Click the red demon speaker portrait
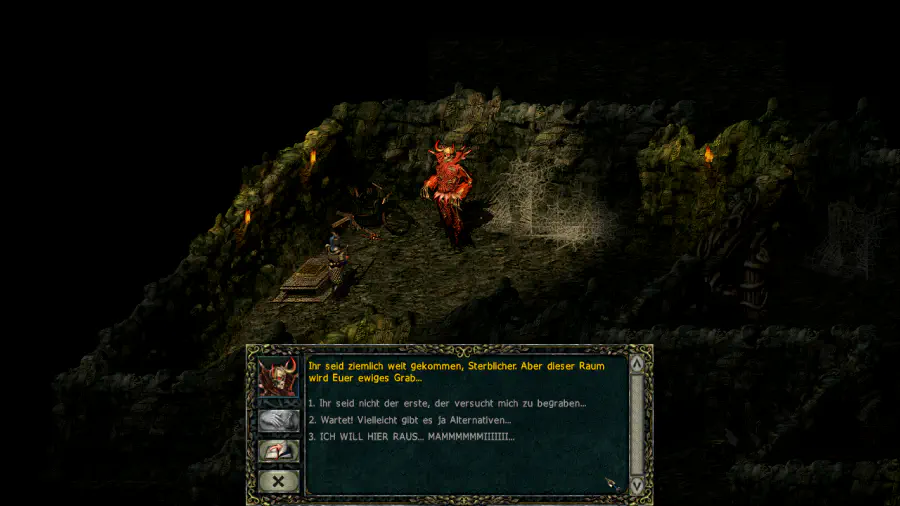This screenshot has width=900, height=506. click(x=278, y=378)
